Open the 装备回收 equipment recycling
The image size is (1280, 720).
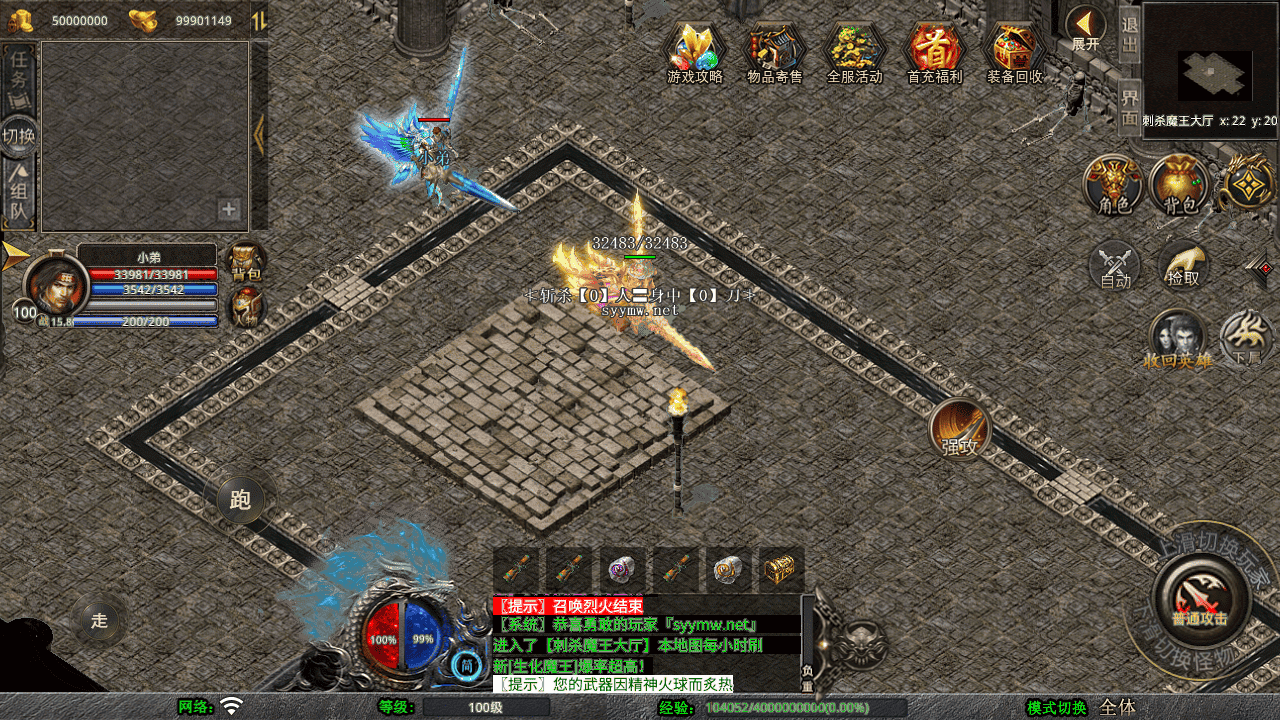click(1014, 50)
